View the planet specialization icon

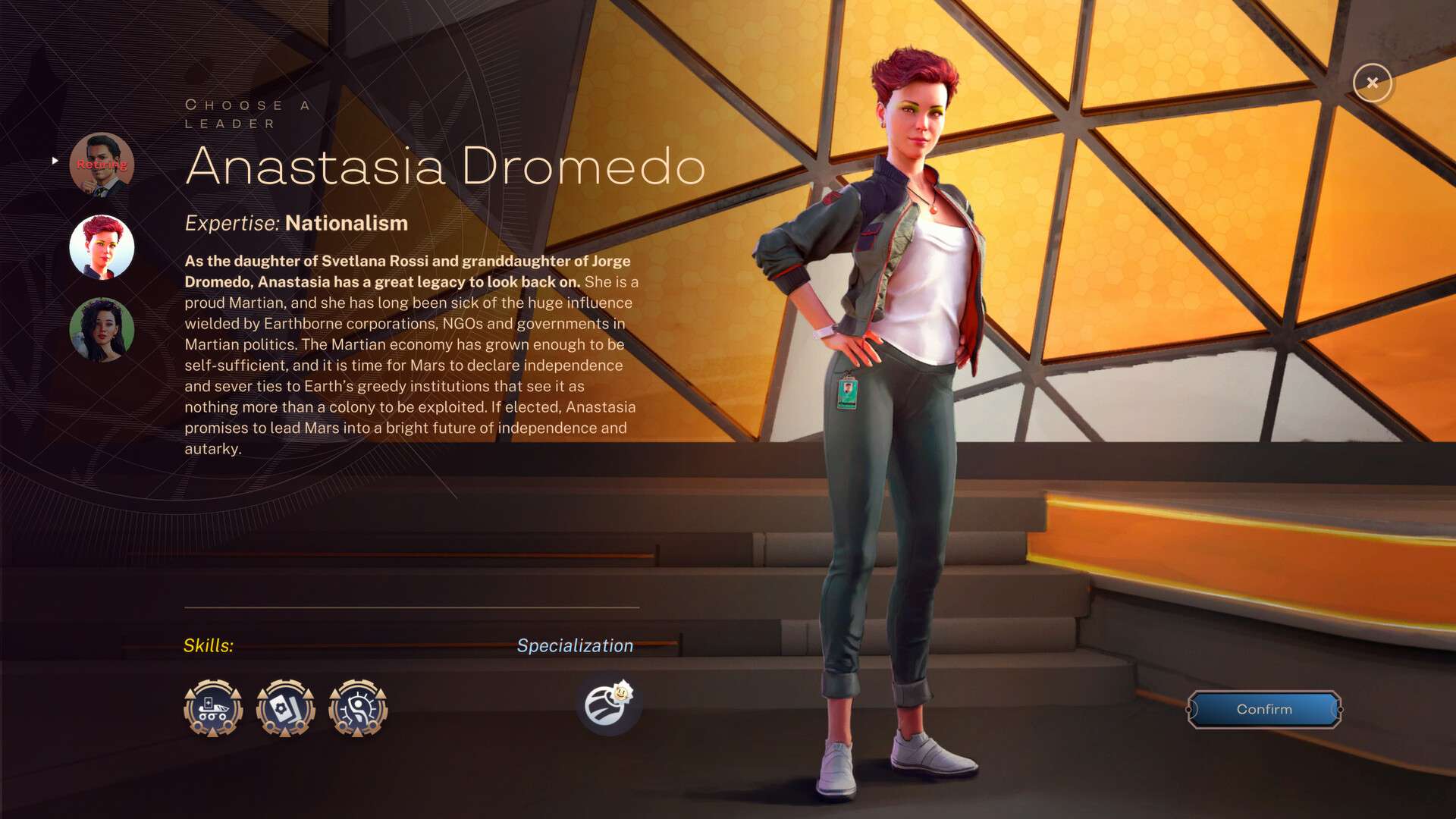[608, 704]
